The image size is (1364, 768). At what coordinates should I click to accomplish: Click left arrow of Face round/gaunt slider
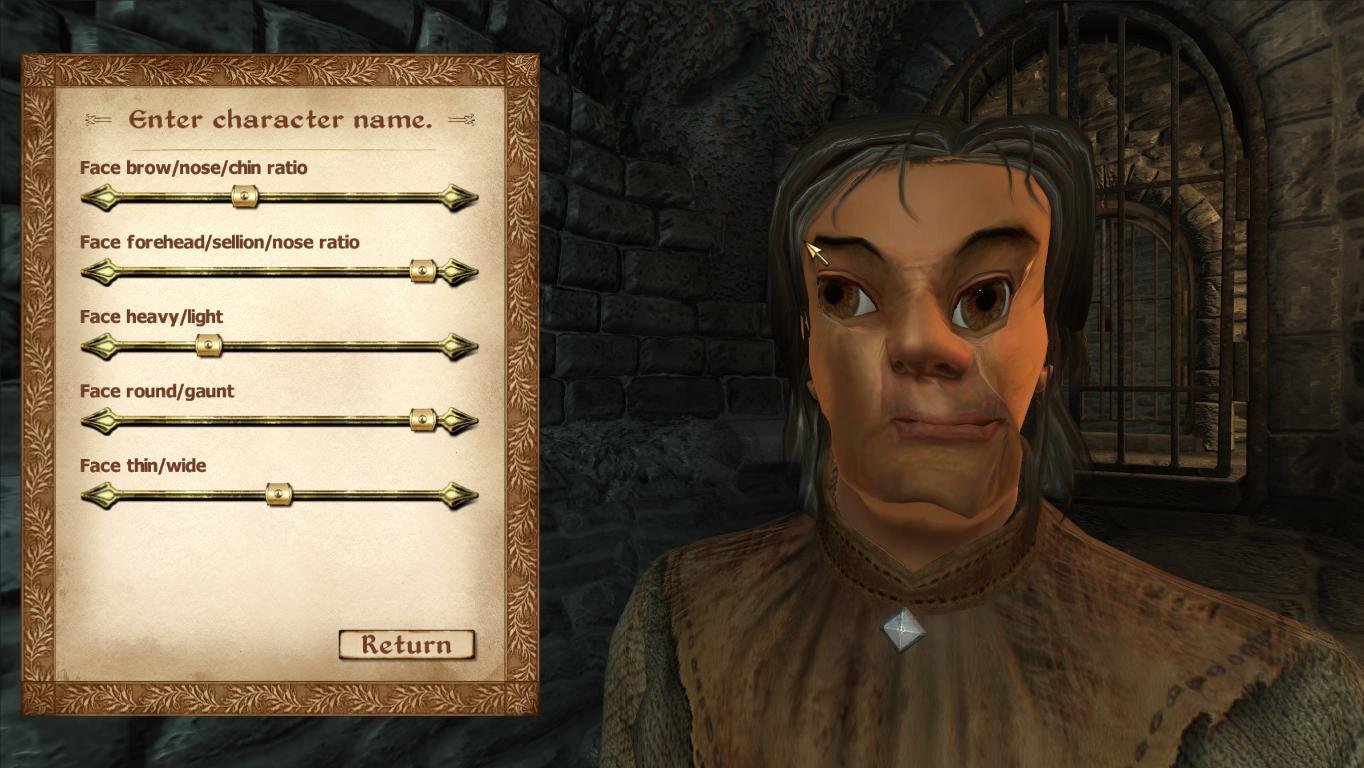pyautogui.click(x=98, y=420)
